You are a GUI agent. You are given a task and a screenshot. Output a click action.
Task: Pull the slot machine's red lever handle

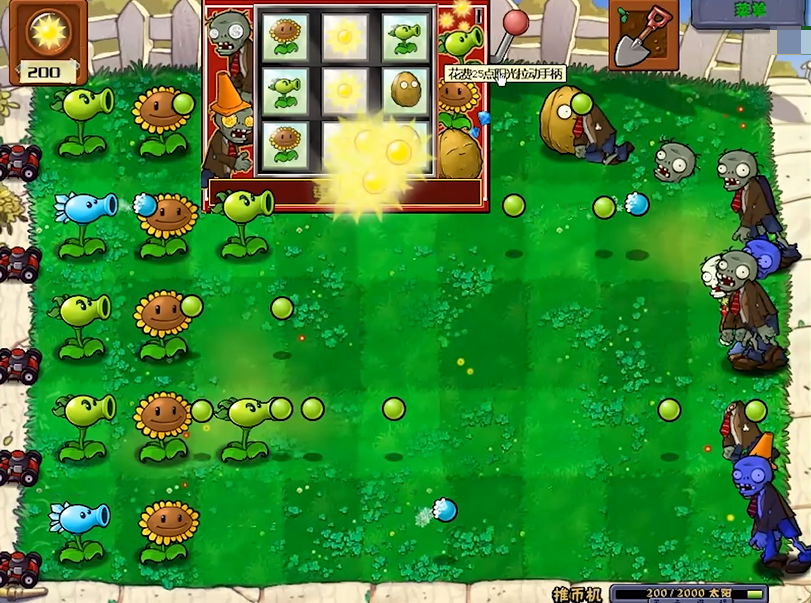[x=515, y=23]
